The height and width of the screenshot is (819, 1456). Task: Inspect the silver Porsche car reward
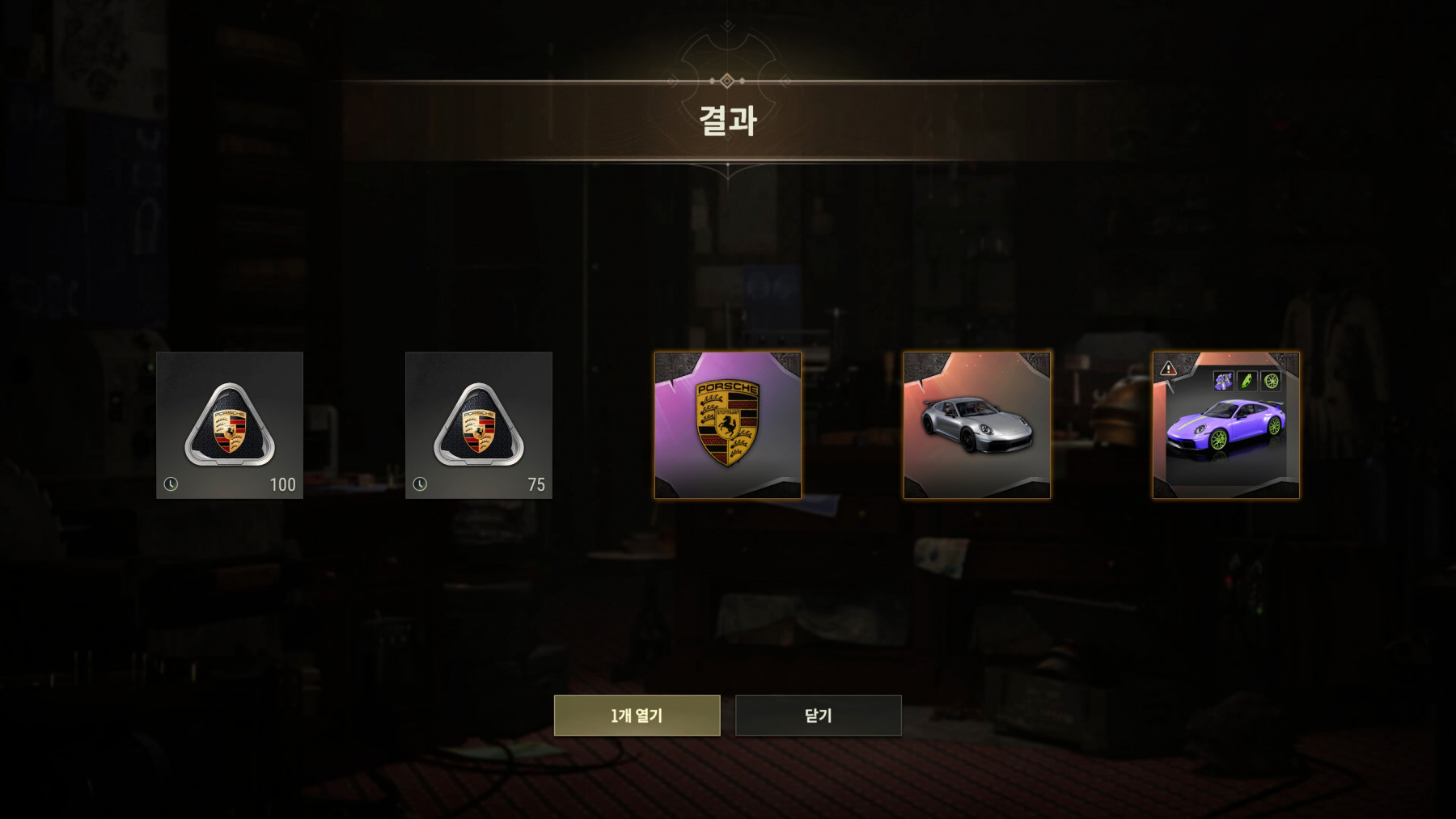977,425
